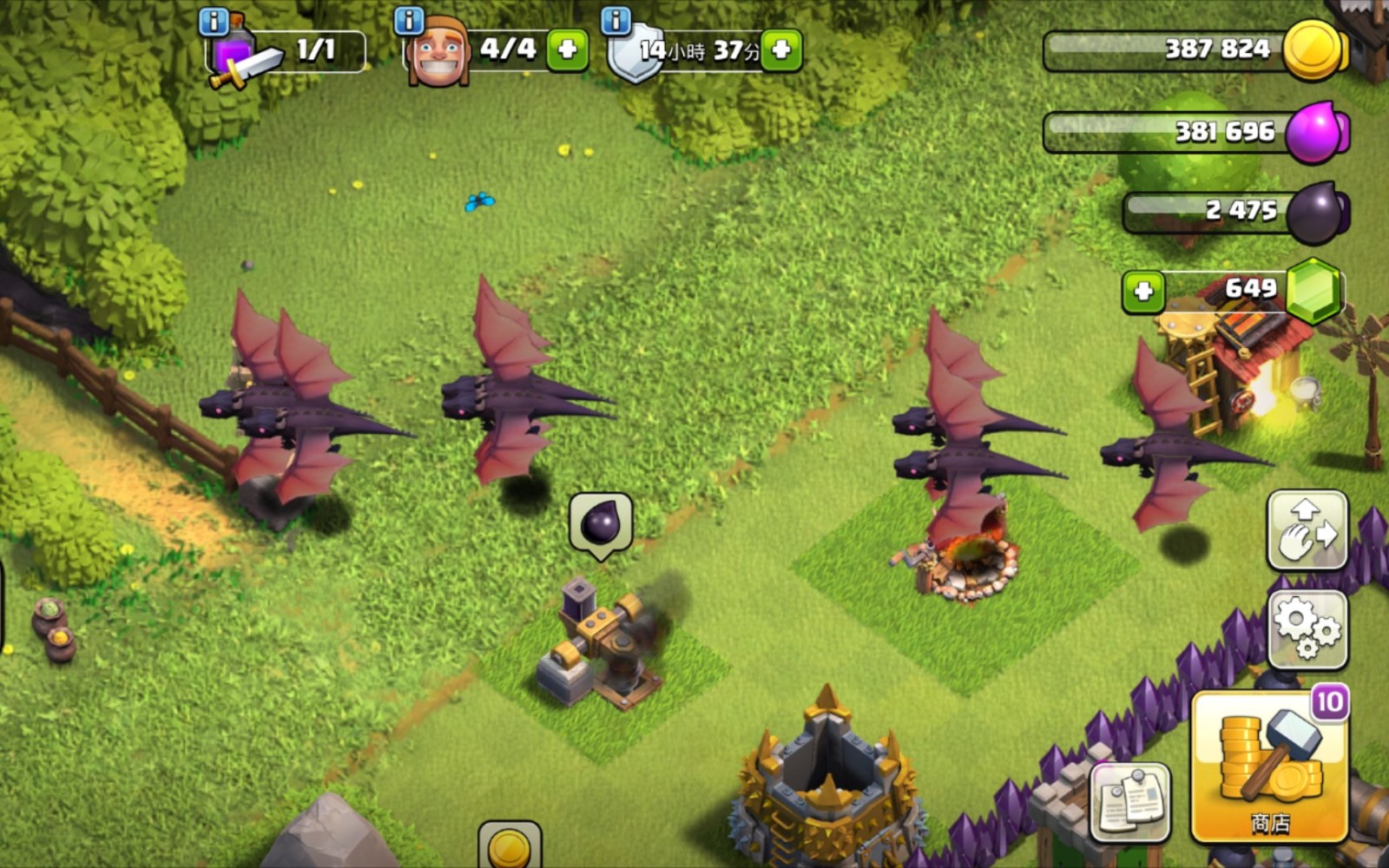Collect dark elixir from the drill bubble
Viewport: 1389px width, 868px height.
[x=601, y=523]
